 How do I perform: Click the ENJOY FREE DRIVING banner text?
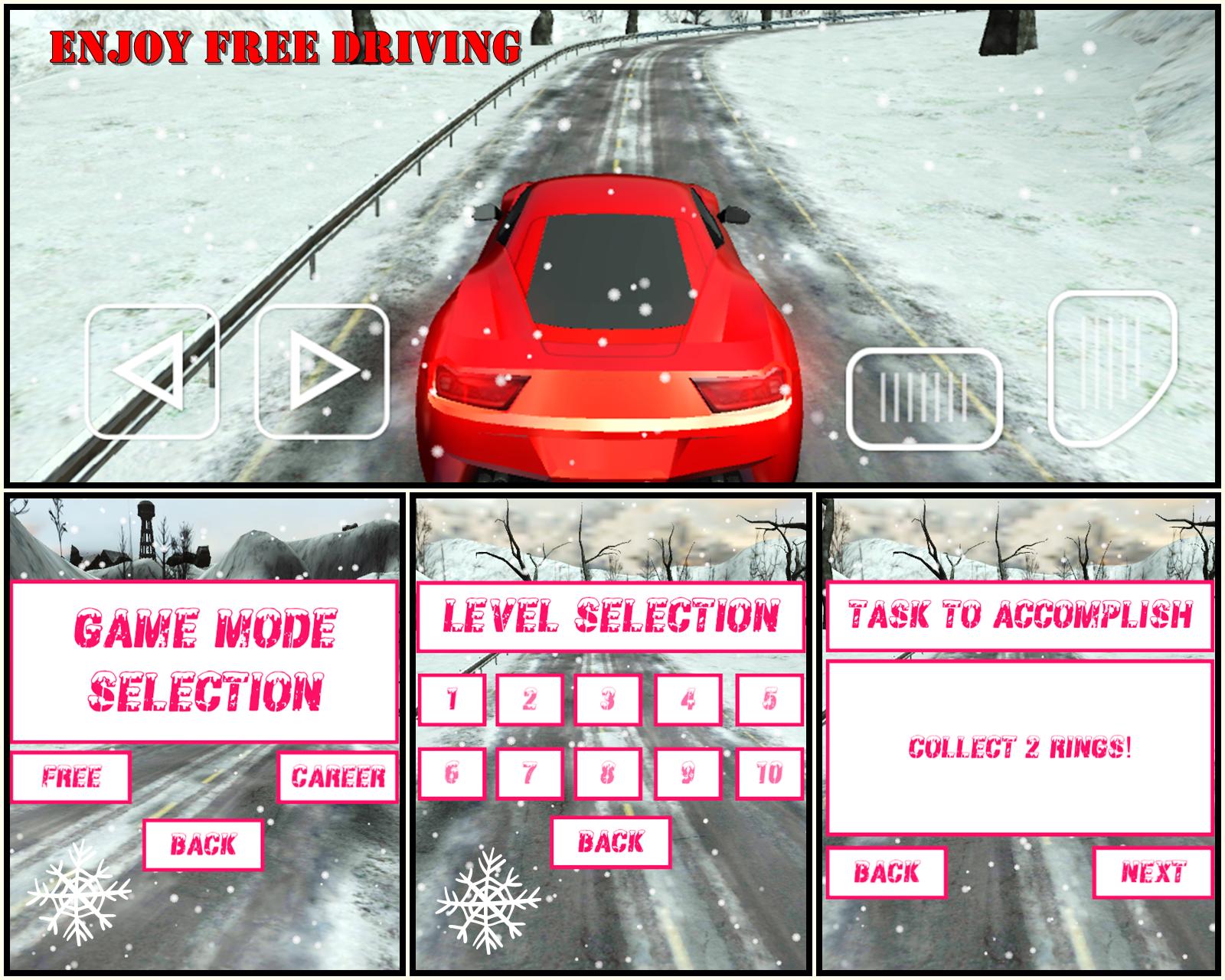coord(283,46)
